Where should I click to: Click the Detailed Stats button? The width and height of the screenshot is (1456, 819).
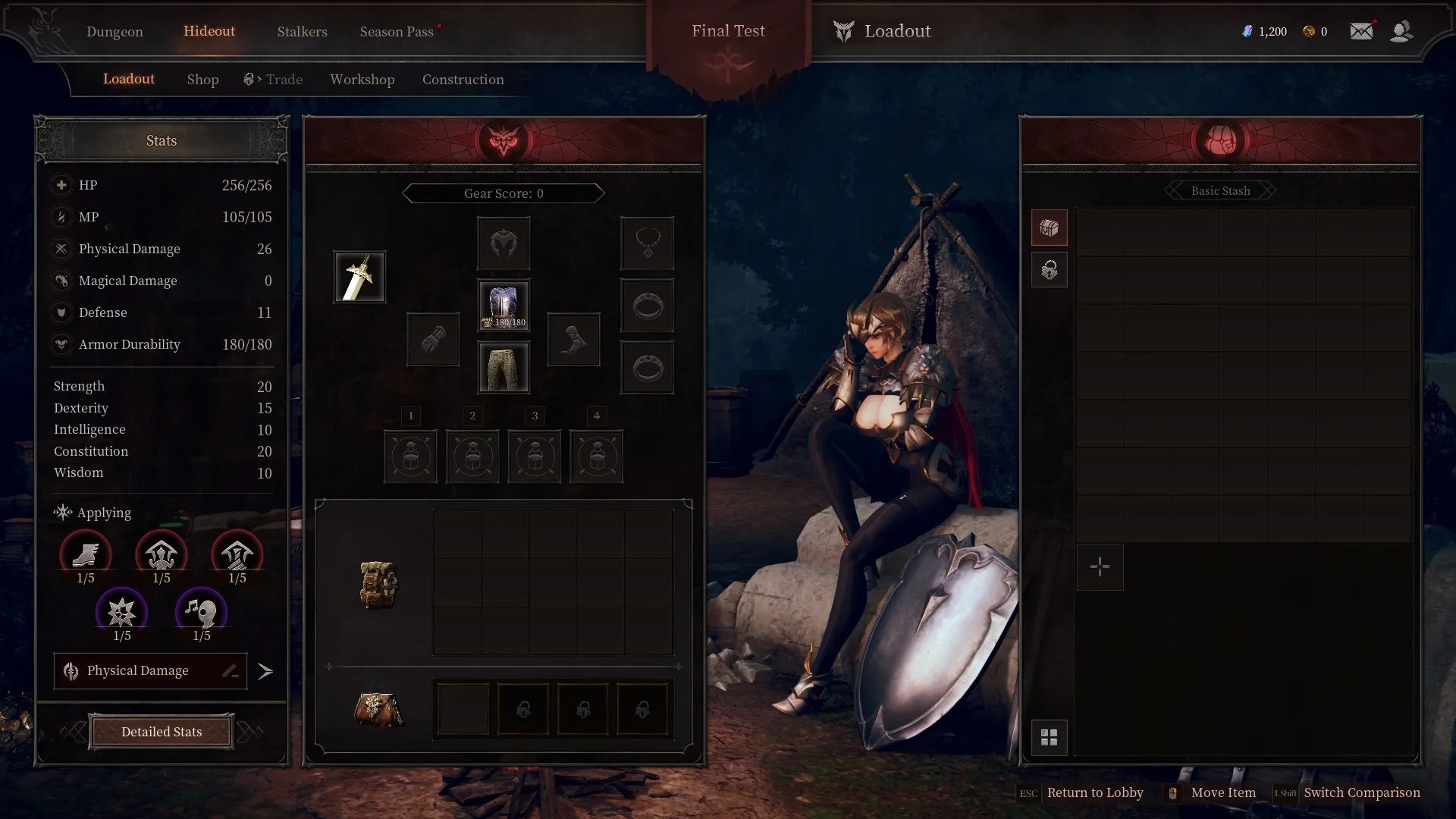pos(162,732)
